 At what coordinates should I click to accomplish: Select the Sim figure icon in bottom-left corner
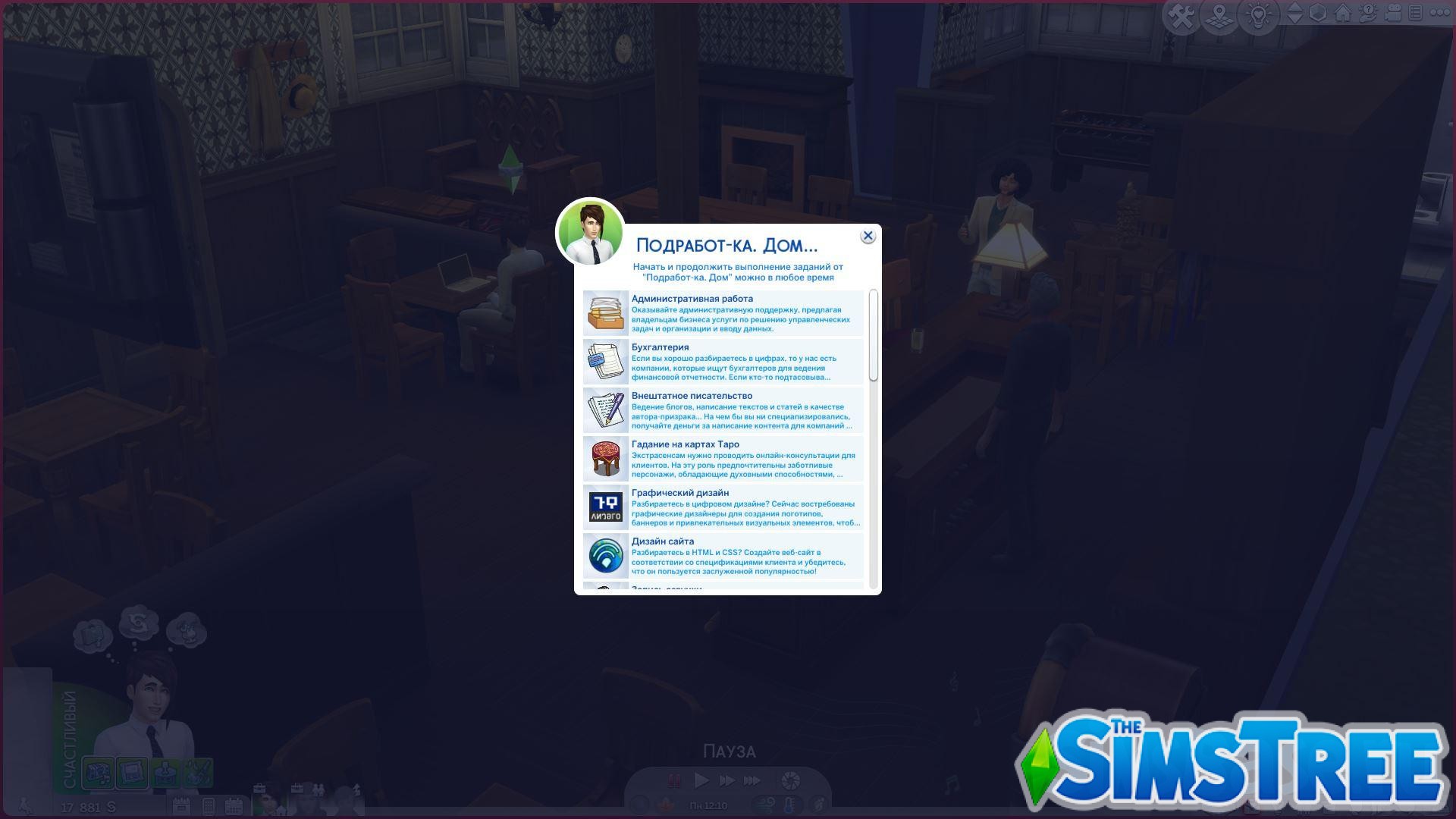tap(25, 805)
